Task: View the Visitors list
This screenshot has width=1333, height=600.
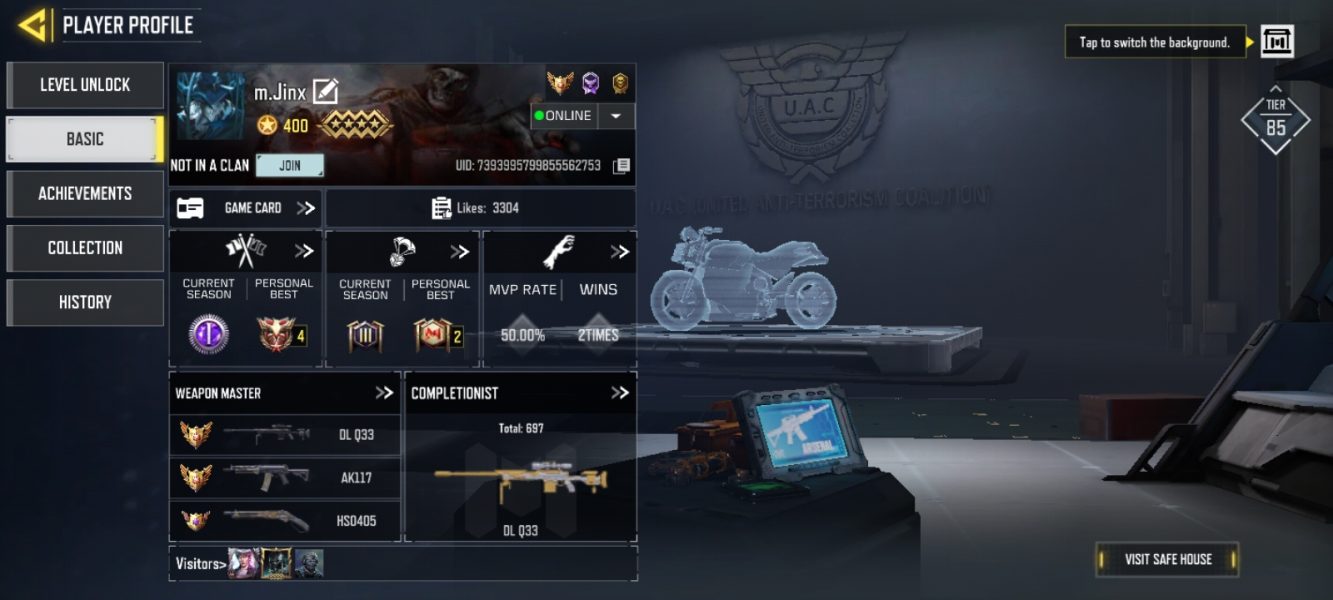Action: (x=199, y=564)
